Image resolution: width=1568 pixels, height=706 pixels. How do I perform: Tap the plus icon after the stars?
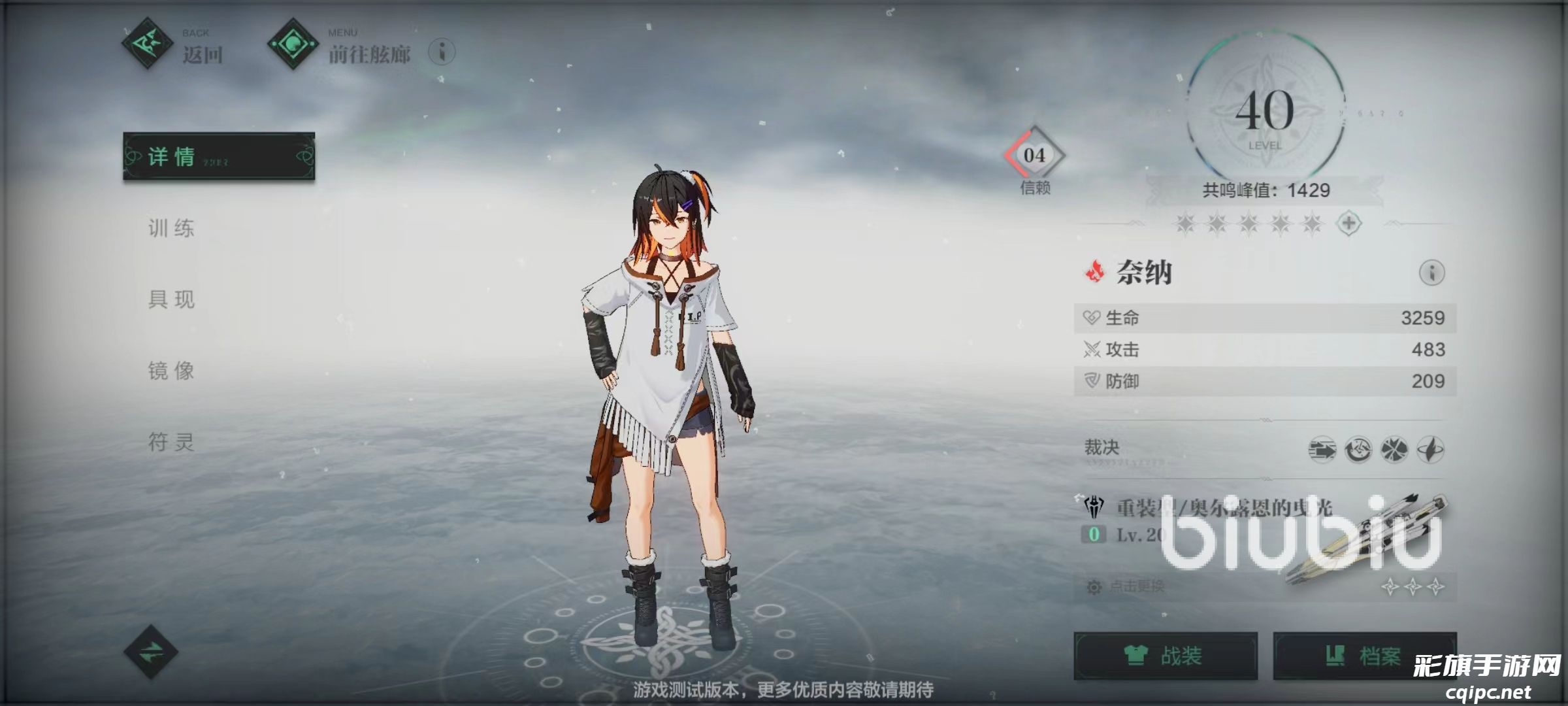pyautogui.click(x=1349, y=224)
